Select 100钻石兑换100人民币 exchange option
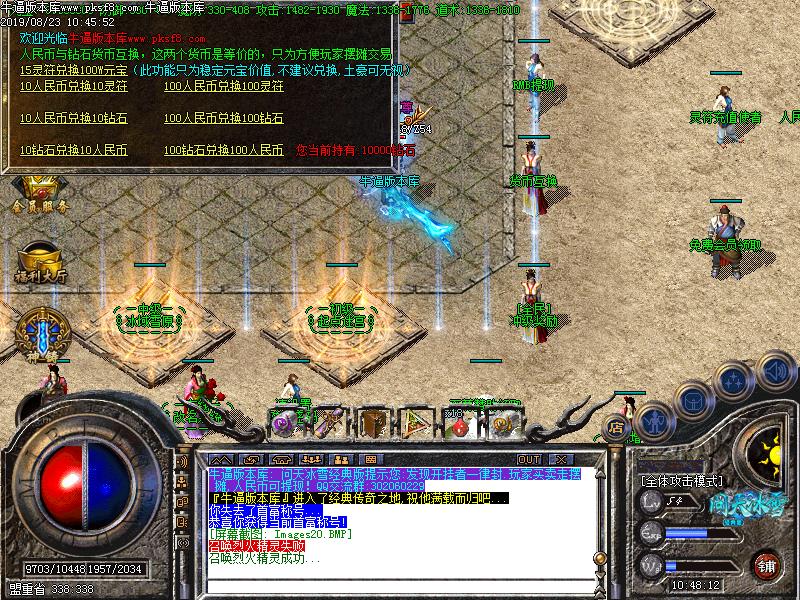800x600 pixels. click(223, 150)
